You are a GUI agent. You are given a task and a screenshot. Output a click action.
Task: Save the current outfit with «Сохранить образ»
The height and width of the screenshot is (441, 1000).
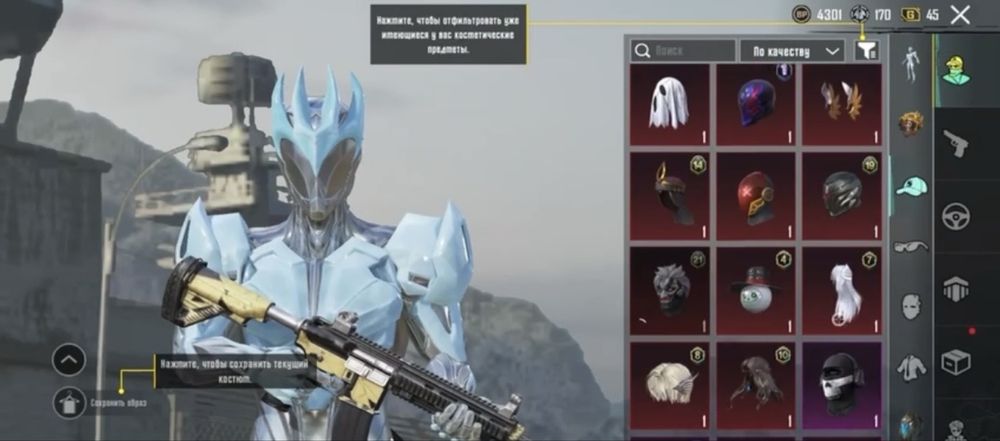70,401
